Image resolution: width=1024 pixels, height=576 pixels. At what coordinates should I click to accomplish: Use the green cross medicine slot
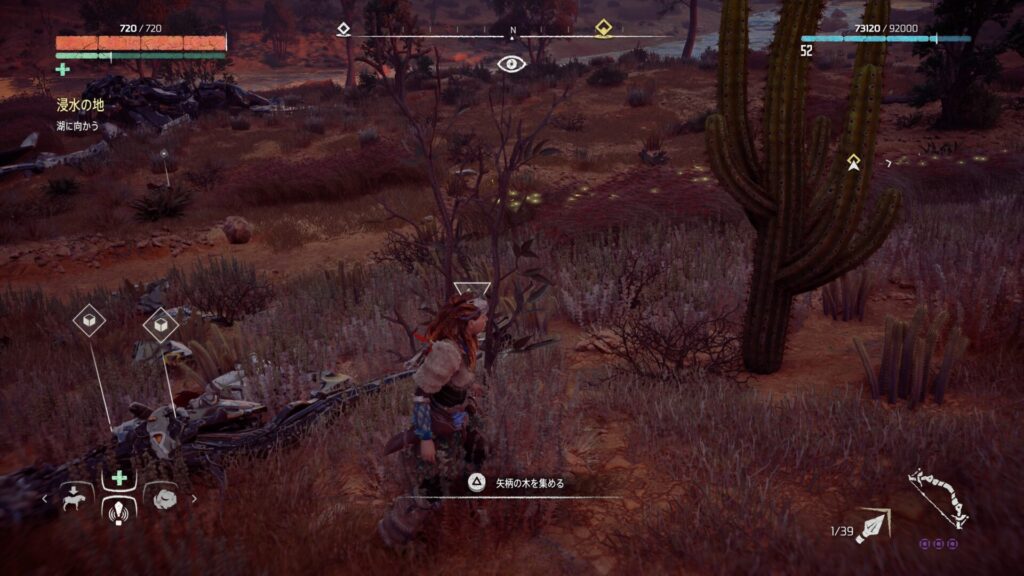click(119, 477)
